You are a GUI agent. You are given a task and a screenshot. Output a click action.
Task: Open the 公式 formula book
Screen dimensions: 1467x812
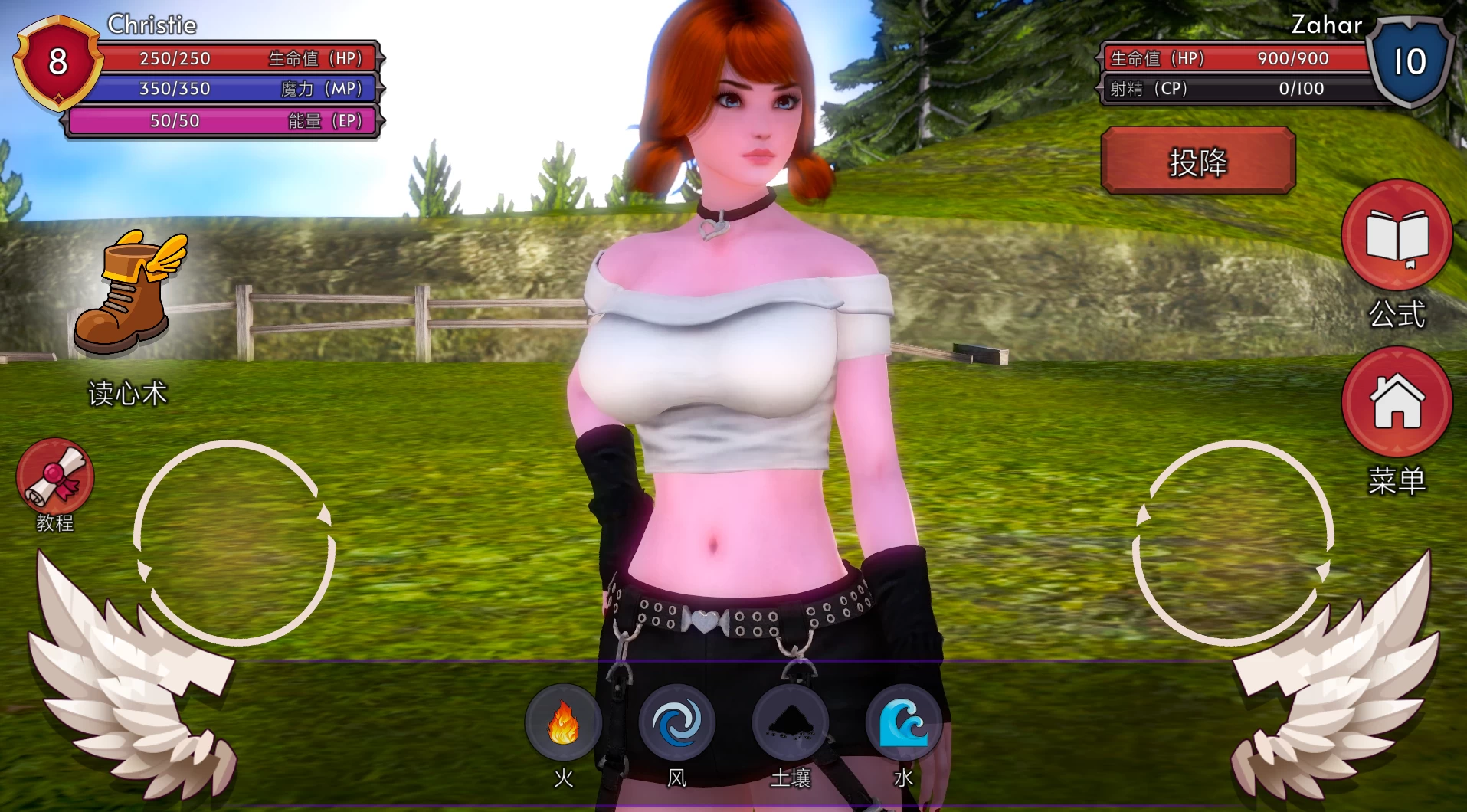1397,235
